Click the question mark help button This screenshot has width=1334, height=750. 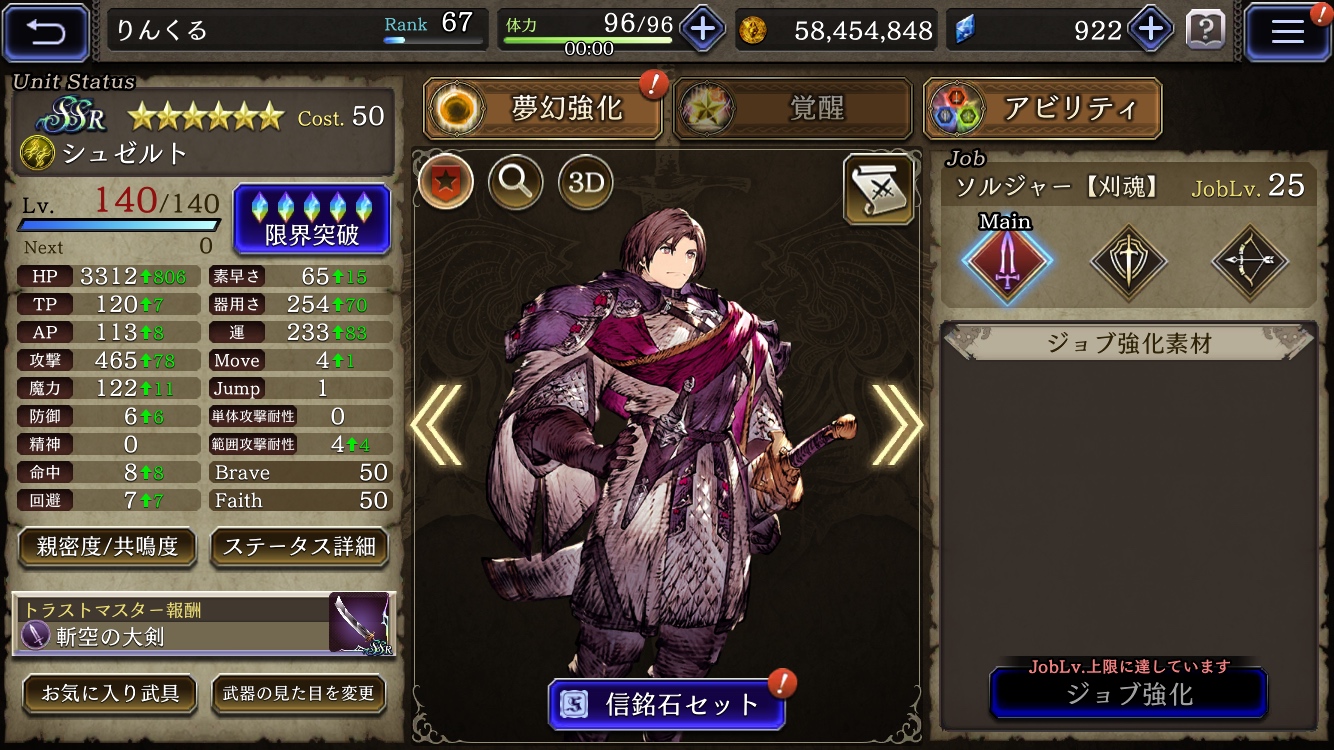(1205, 30)
